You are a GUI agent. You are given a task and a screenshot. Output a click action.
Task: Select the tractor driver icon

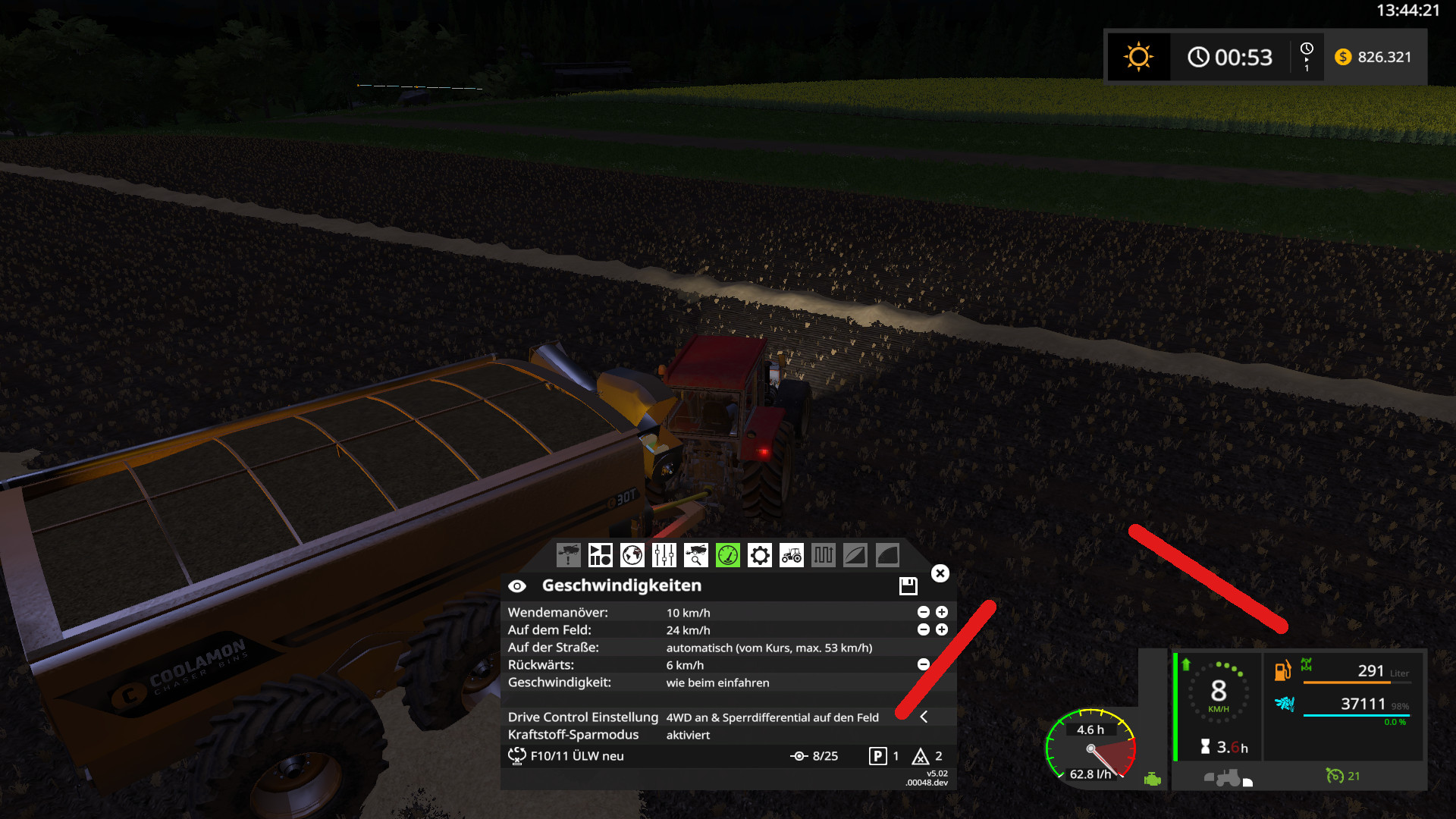click(791, 555)
